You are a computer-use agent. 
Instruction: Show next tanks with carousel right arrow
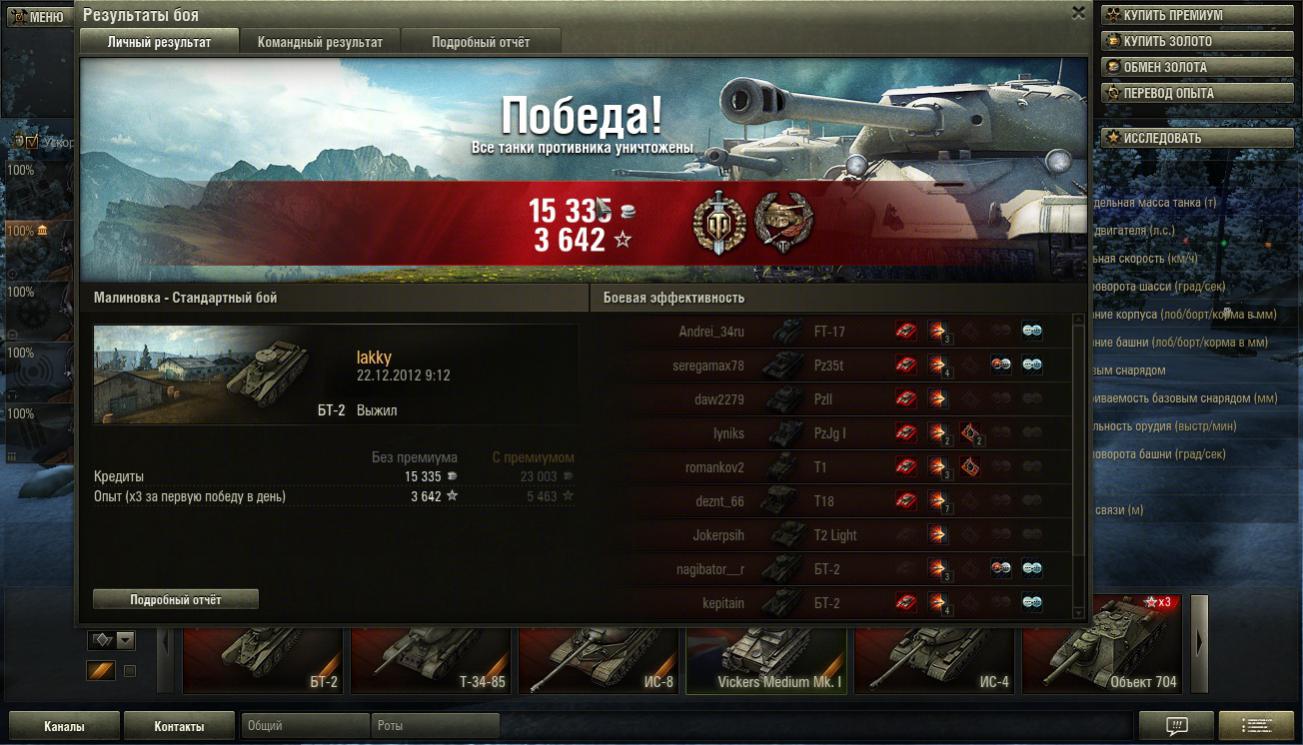tap(1199, 644)
